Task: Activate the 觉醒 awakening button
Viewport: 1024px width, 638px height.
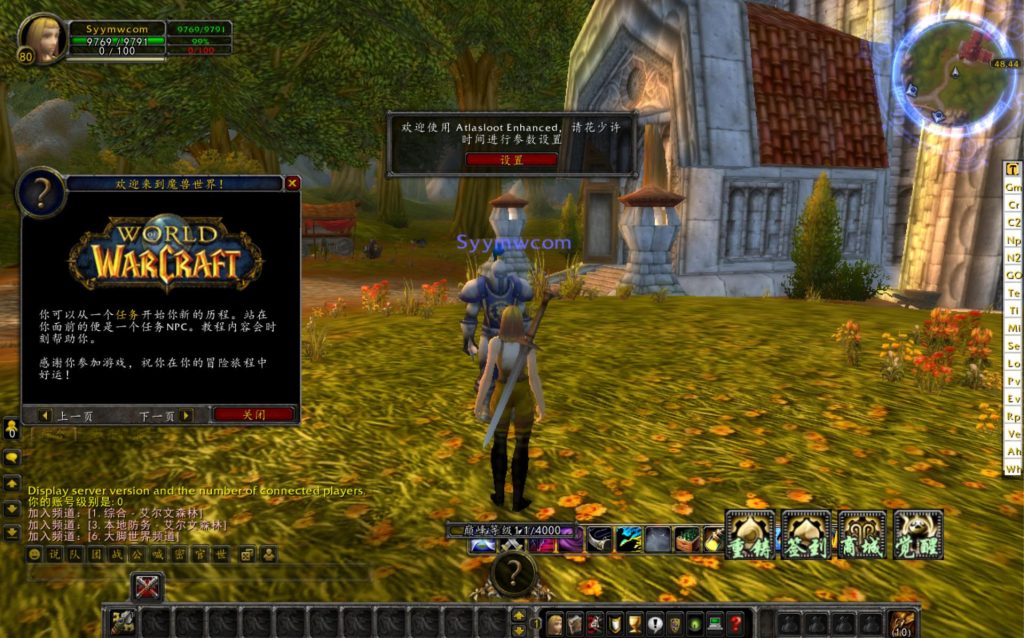Action: (x=918, y=534)
